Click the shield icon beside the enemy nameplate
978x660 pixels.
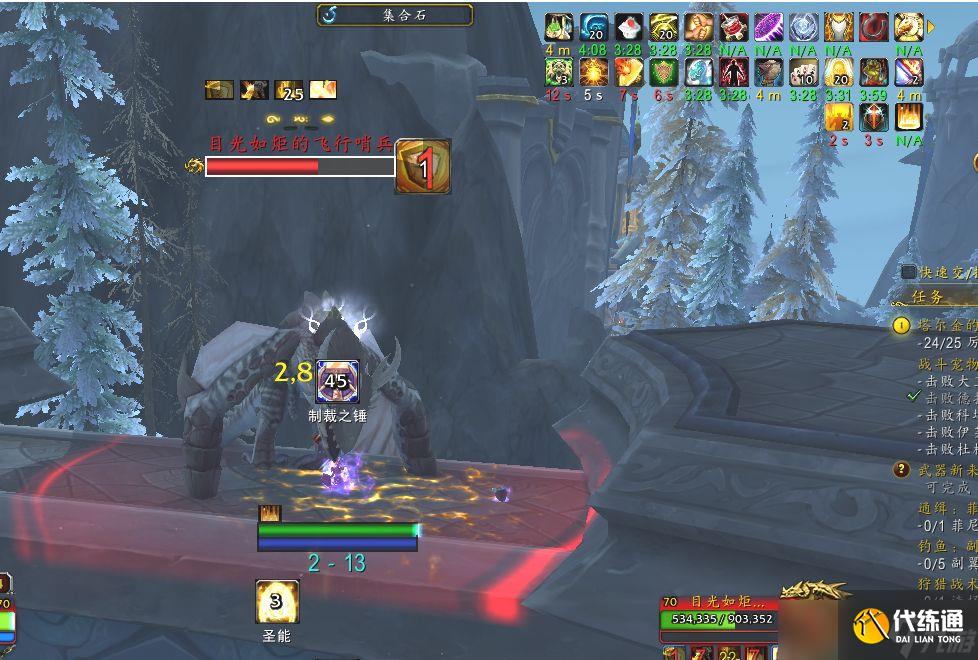(423, 166)
